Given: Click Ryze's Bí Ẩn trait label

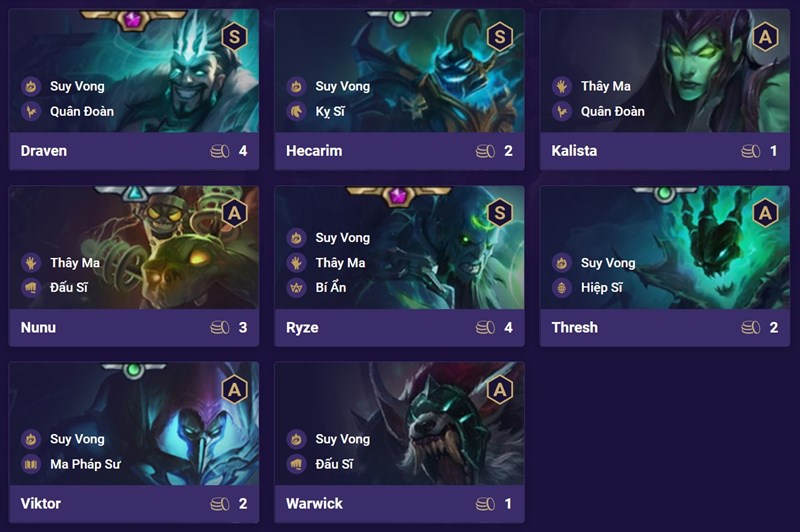Looking at the screenshot, I should 330,287.
